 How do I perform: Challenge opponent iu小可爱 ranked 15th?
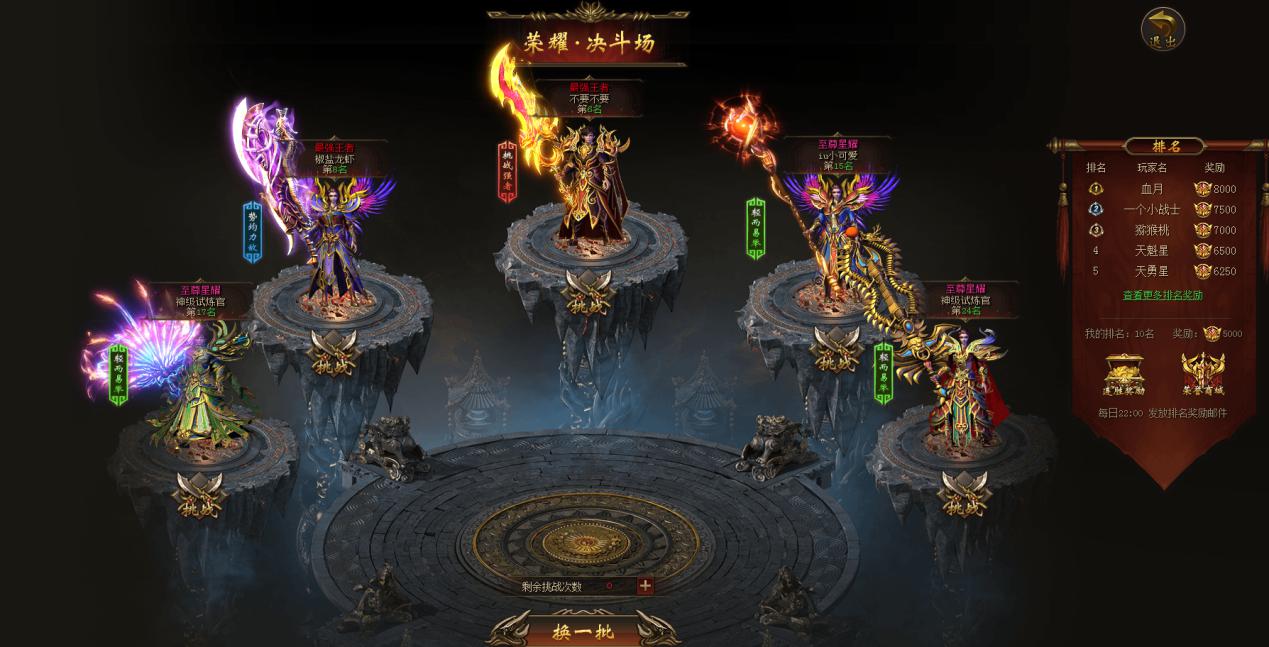pos(836,350)
